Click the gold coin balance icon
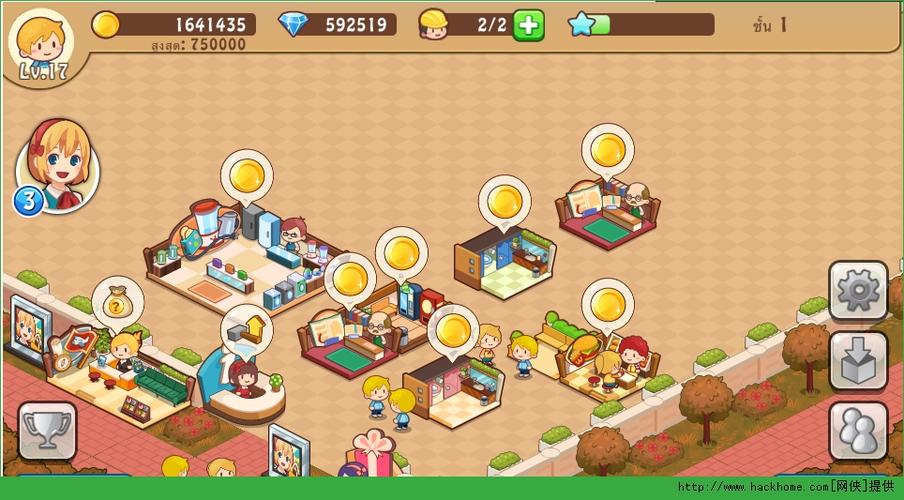The height and width of the screenshot is (500, 904). tap(106, 24)
